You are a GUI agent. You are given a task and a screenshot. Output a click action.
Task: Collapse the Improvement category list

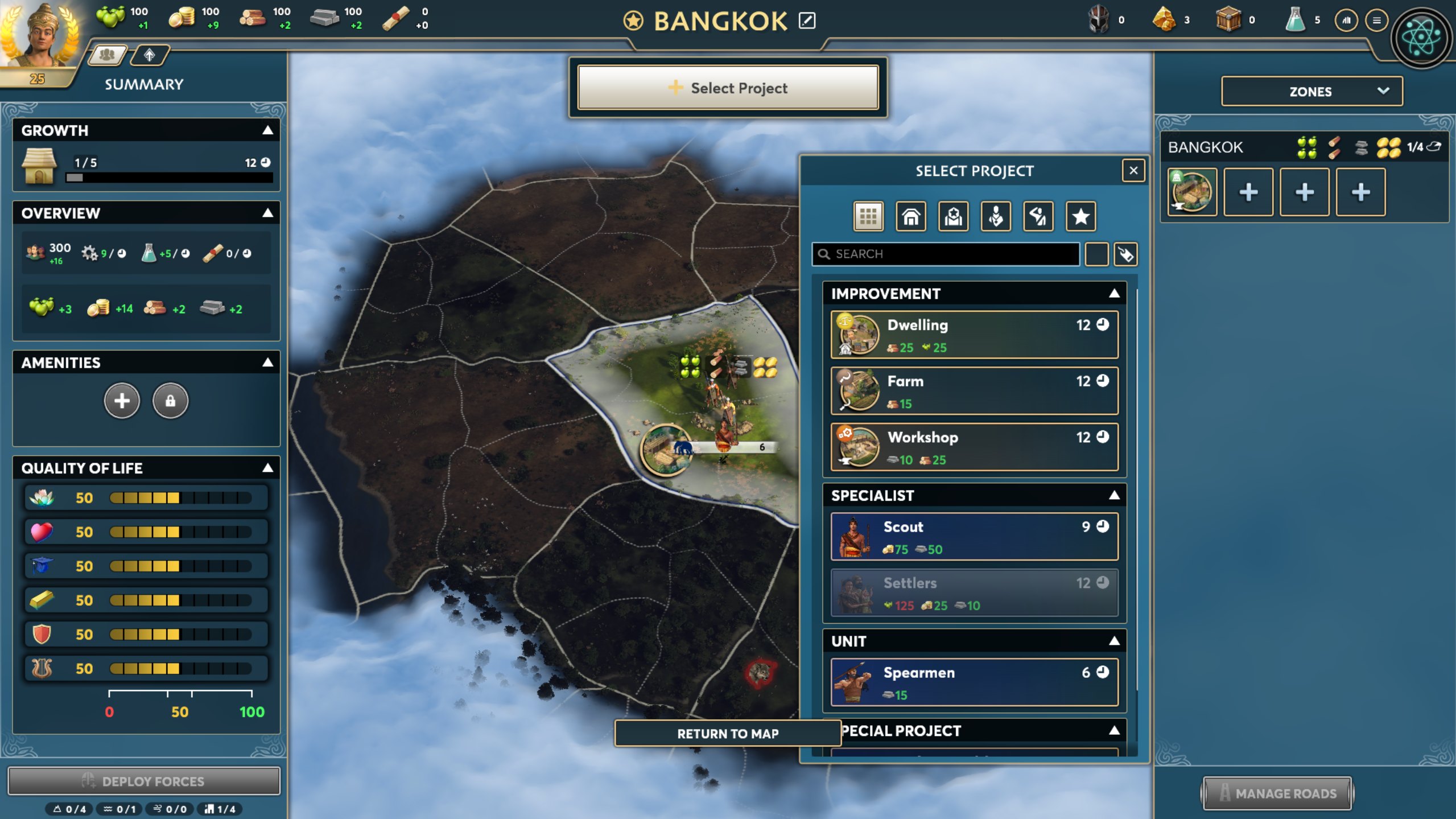(x=1113, y=294)
